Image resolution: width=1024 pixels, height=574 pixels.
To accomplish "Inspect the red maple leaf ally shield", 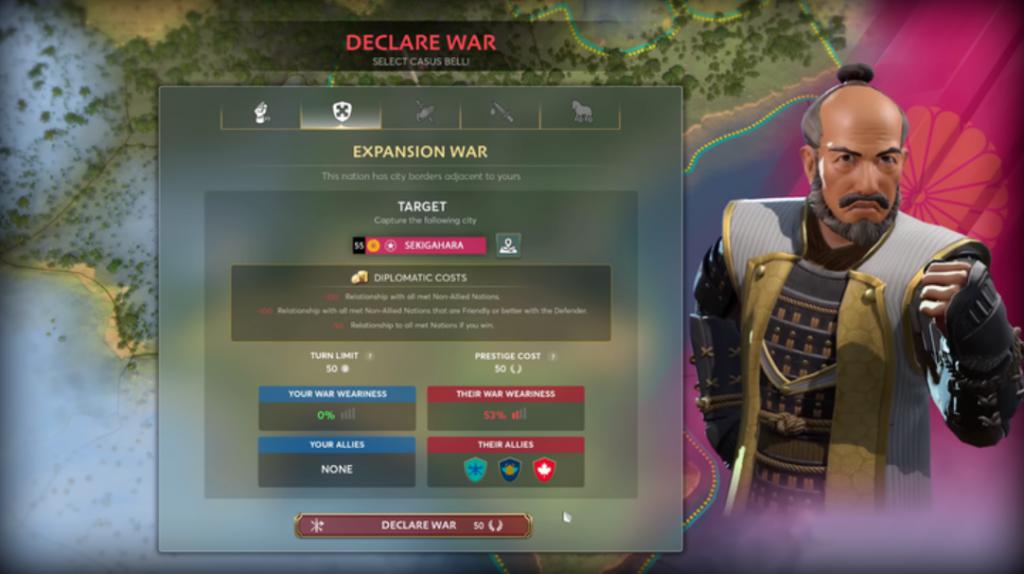I will coord(544,469).
